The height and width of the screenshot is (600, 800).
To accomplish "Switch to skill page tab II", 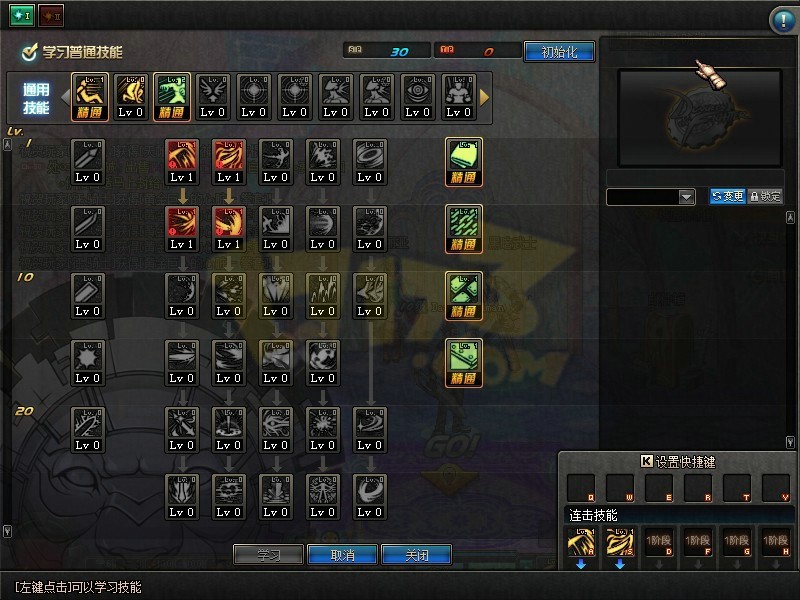I will pyautogui.click(x=52, y=15).
